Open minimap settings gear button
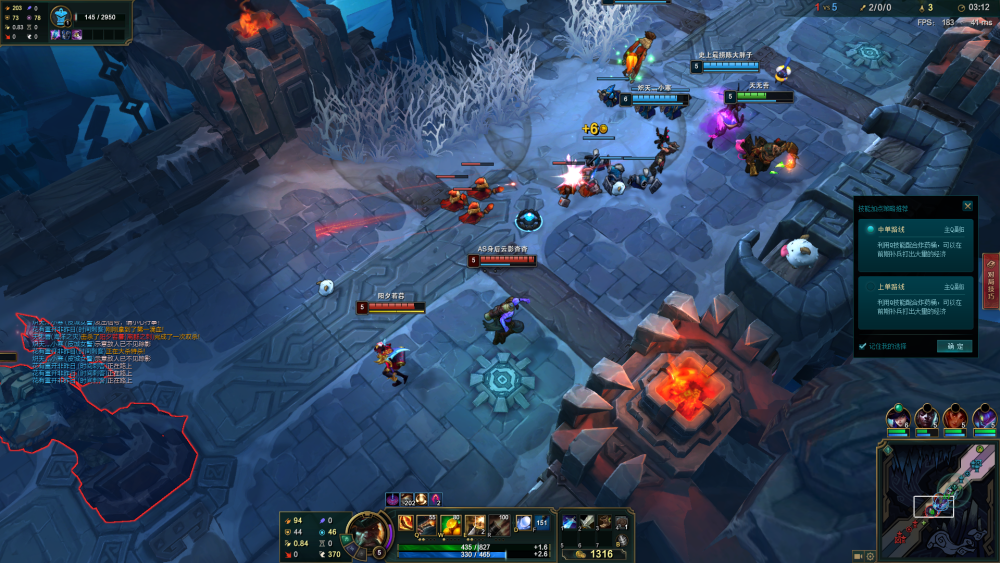This screenshot has width=1000, height=563. pos(871,555)
